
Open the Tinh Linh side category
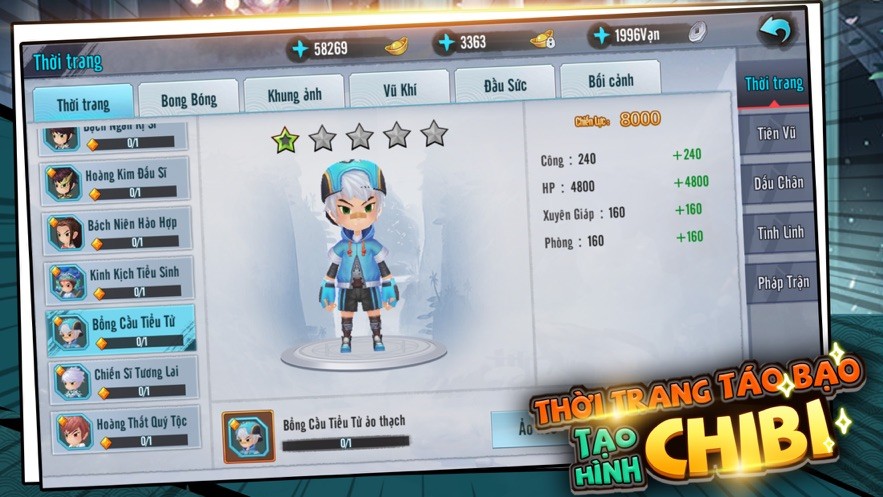(780, 232)
